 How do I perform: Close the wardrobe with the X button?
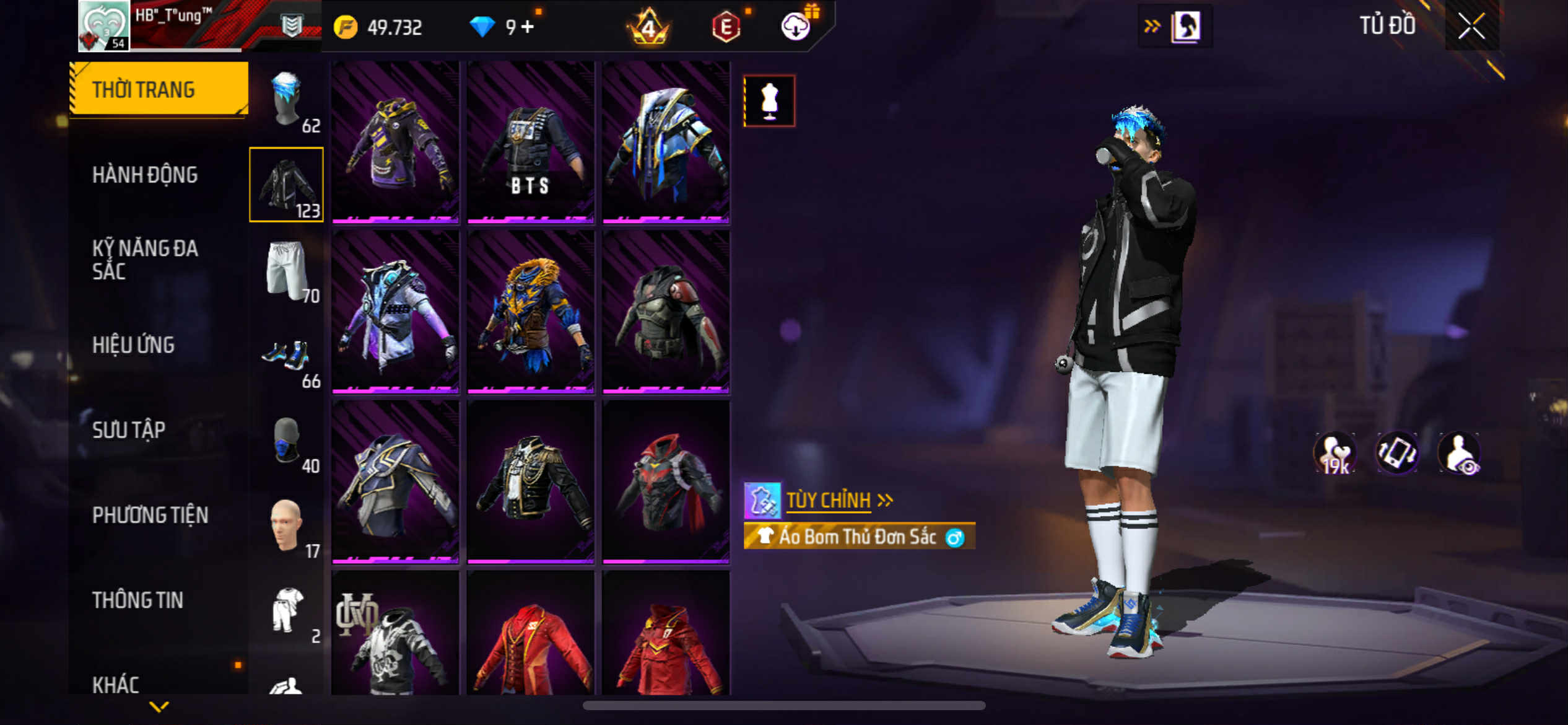pyautogui.click(x=1471, y=26)
